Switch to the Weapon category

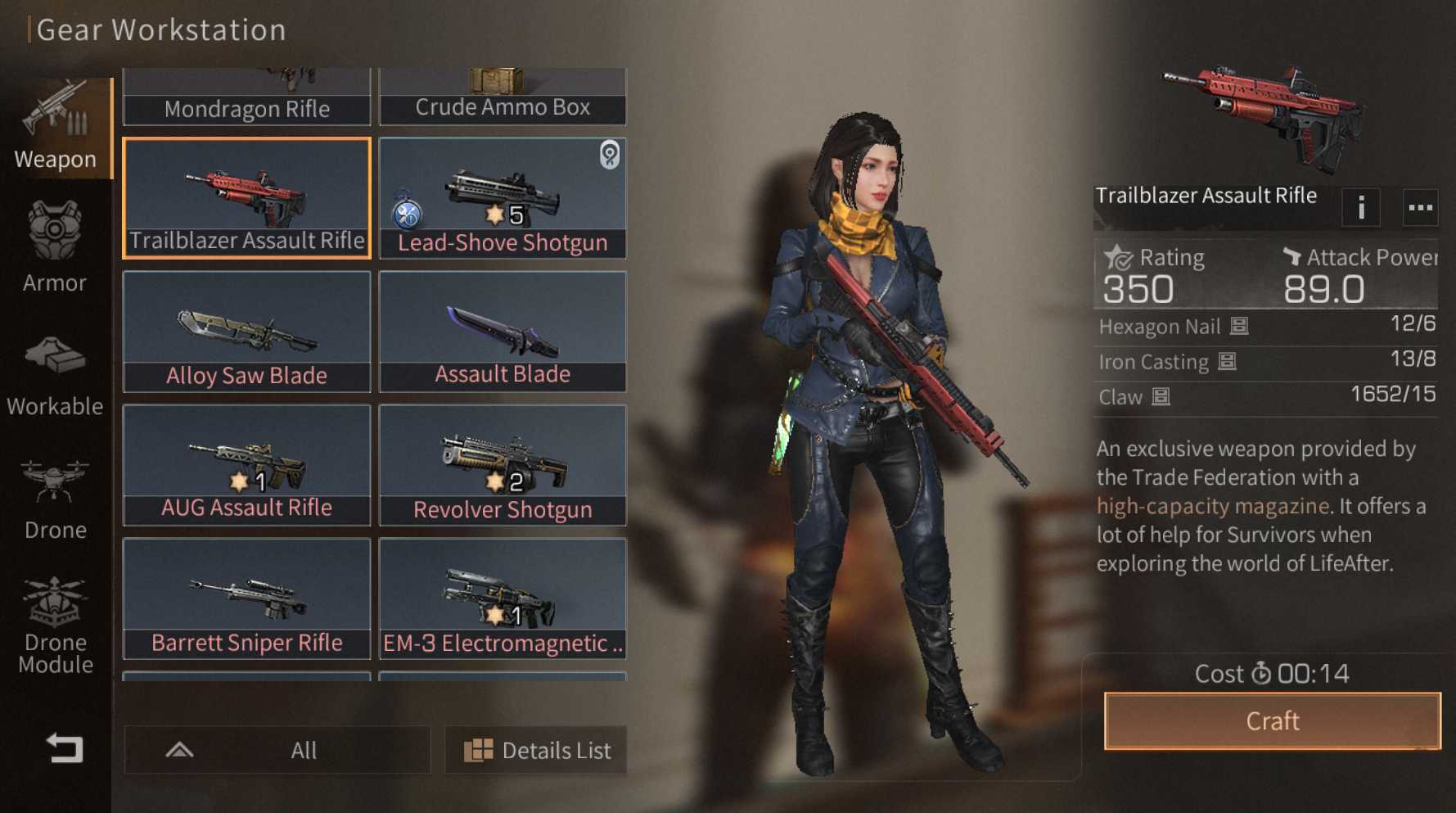55,127
